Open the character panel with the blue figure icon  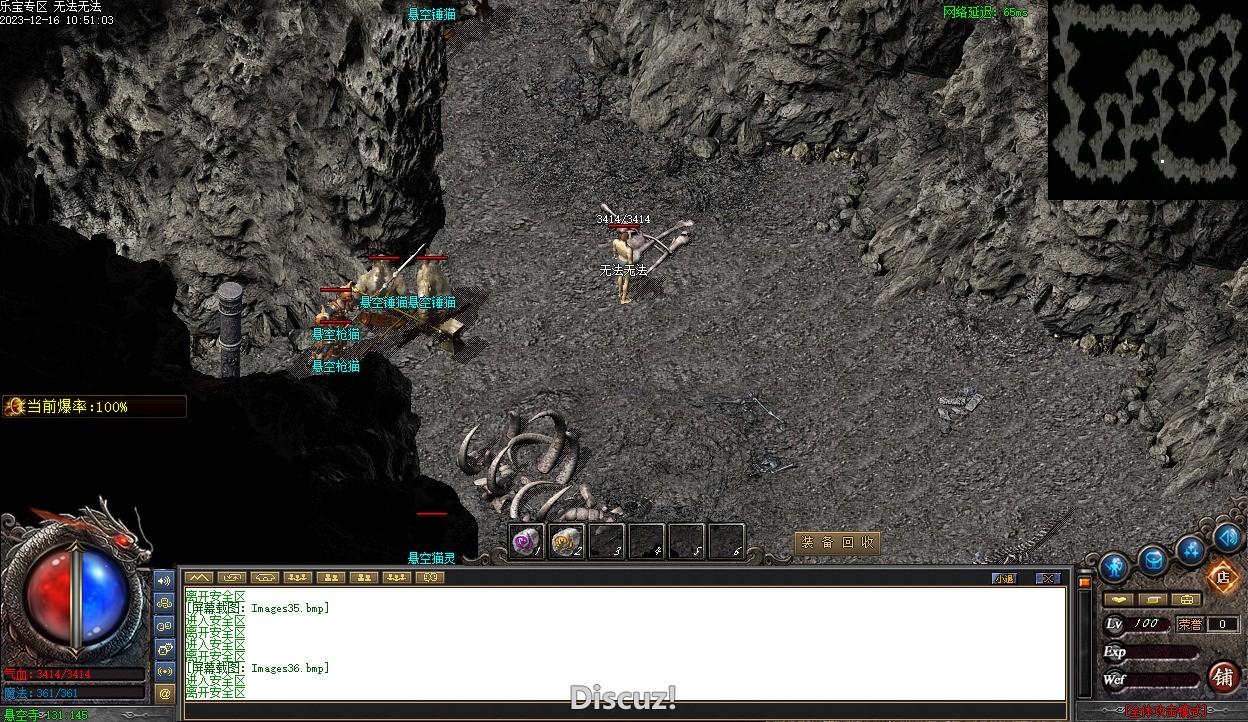tap(1114, 568)
